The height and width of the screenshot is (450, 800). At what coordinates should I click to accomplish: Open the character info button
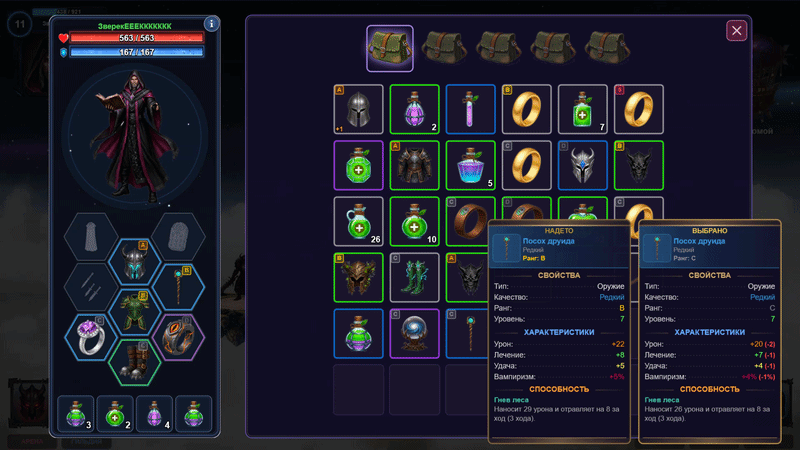pyautogui.click(x=211, y=24)
